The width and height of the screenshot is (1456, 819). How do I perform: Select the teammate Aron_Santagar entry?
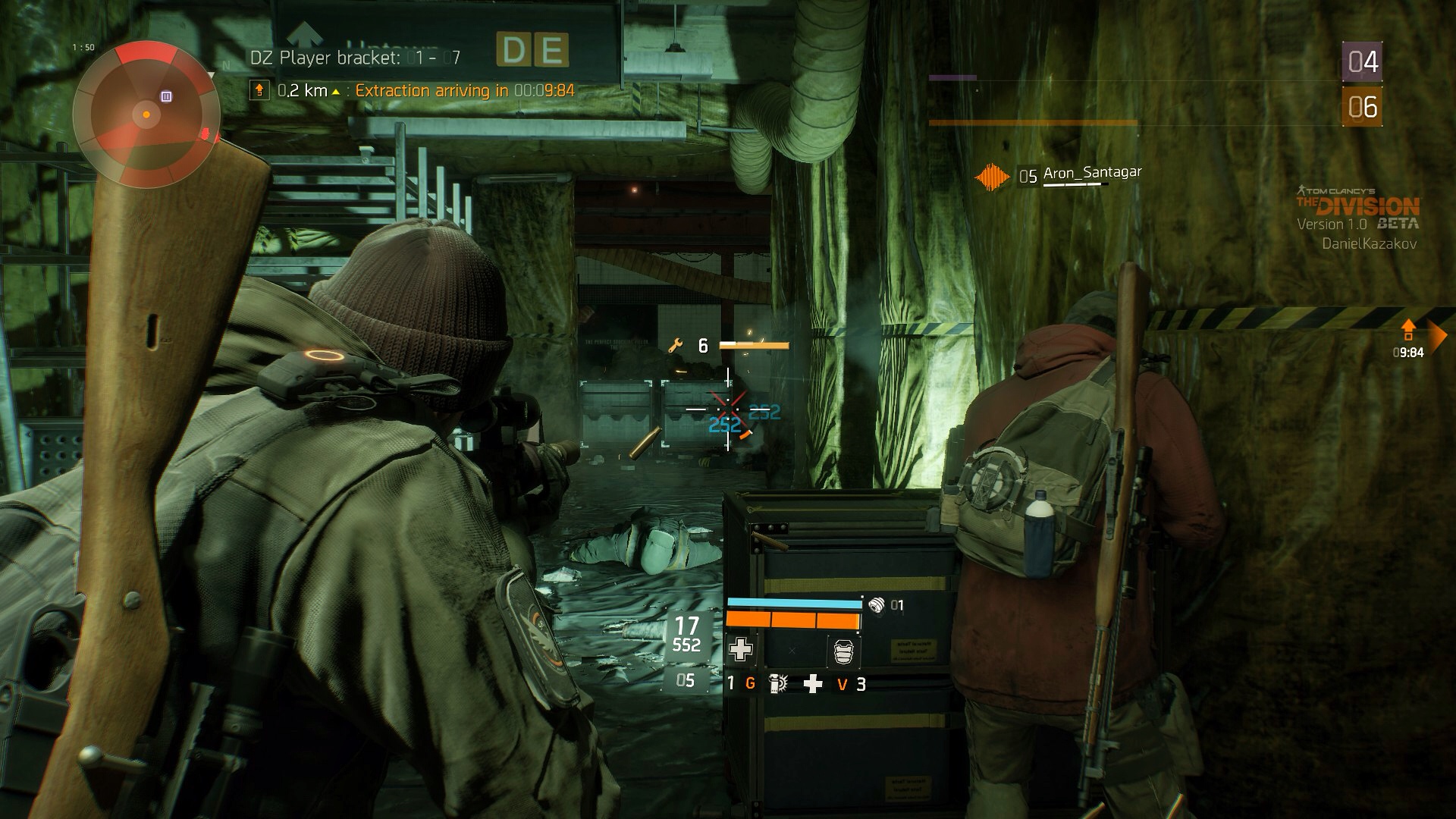point(1091,174)
